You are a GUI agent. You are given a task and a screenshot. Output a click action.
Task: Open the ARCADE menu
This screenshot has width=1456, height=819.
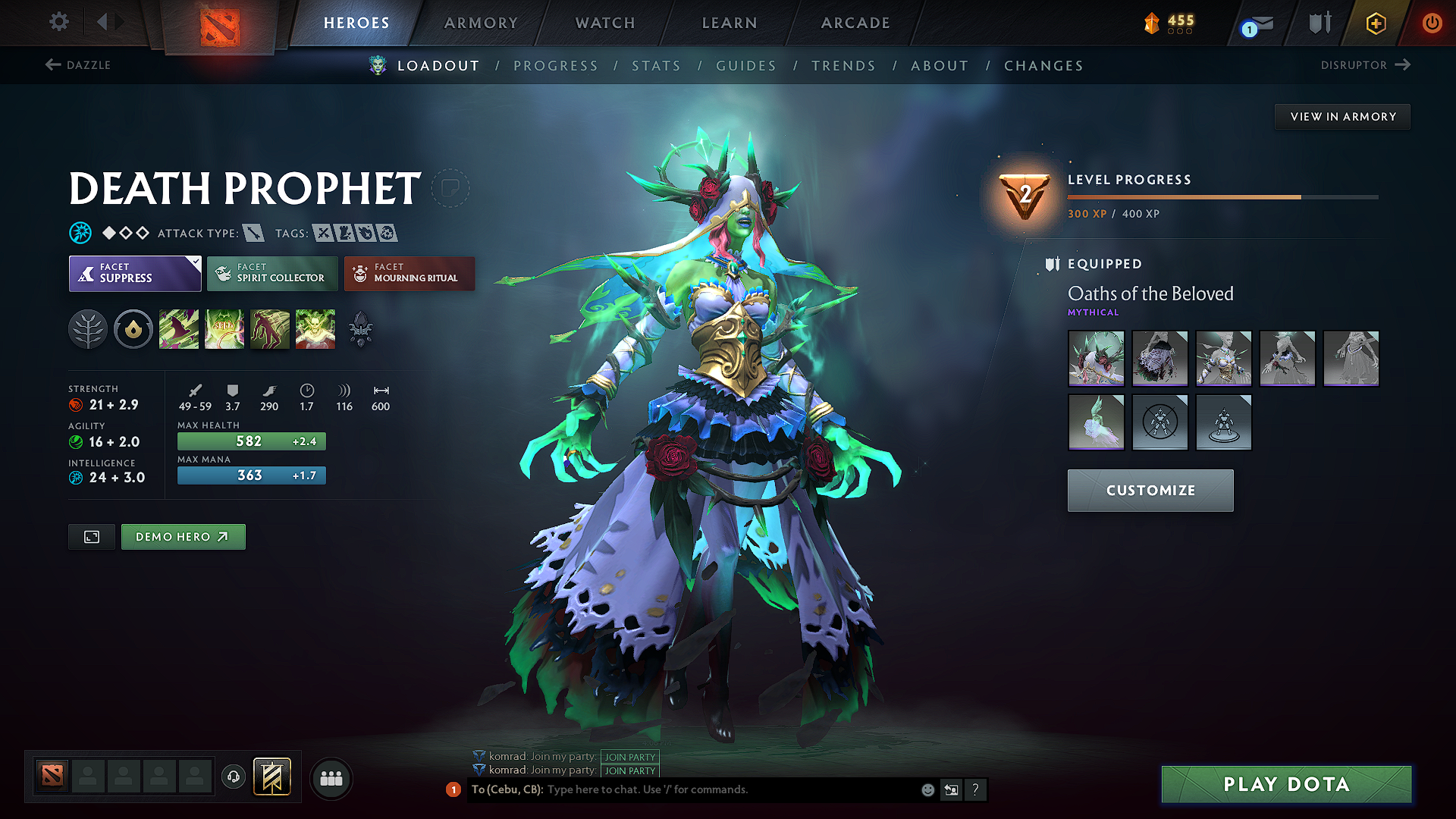[855, 23]
